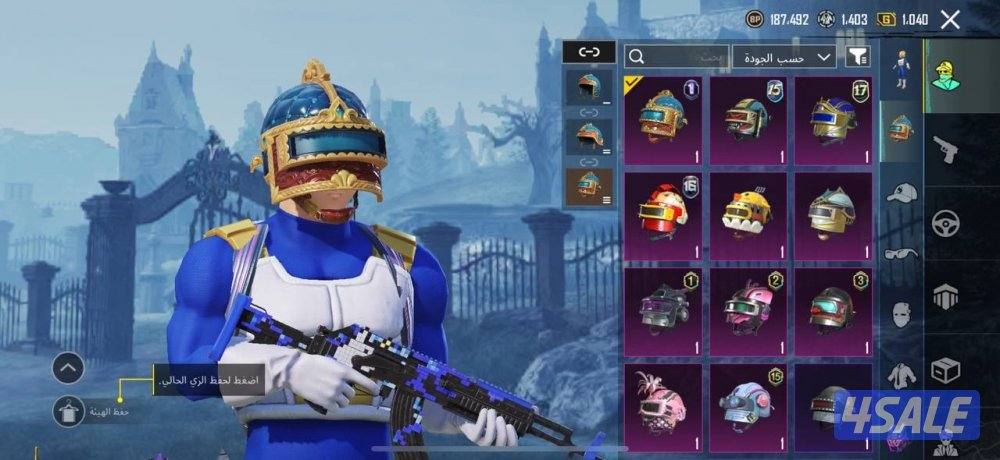Save the current outfit with hanger button

click(69, 410)
